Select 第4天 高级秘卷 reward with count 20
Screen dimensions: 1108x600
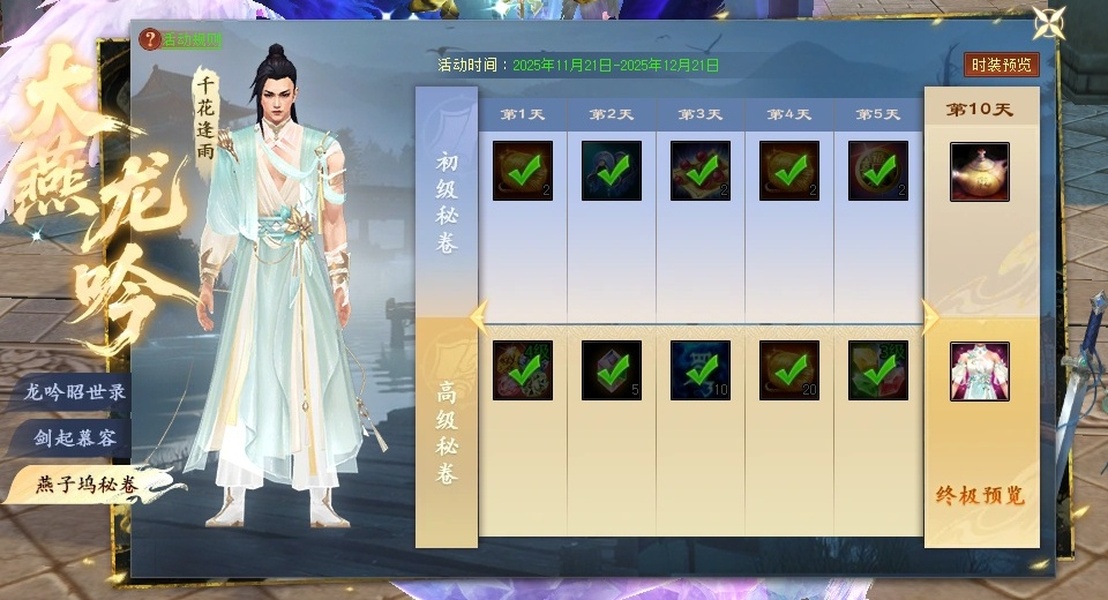click(789, 371)
